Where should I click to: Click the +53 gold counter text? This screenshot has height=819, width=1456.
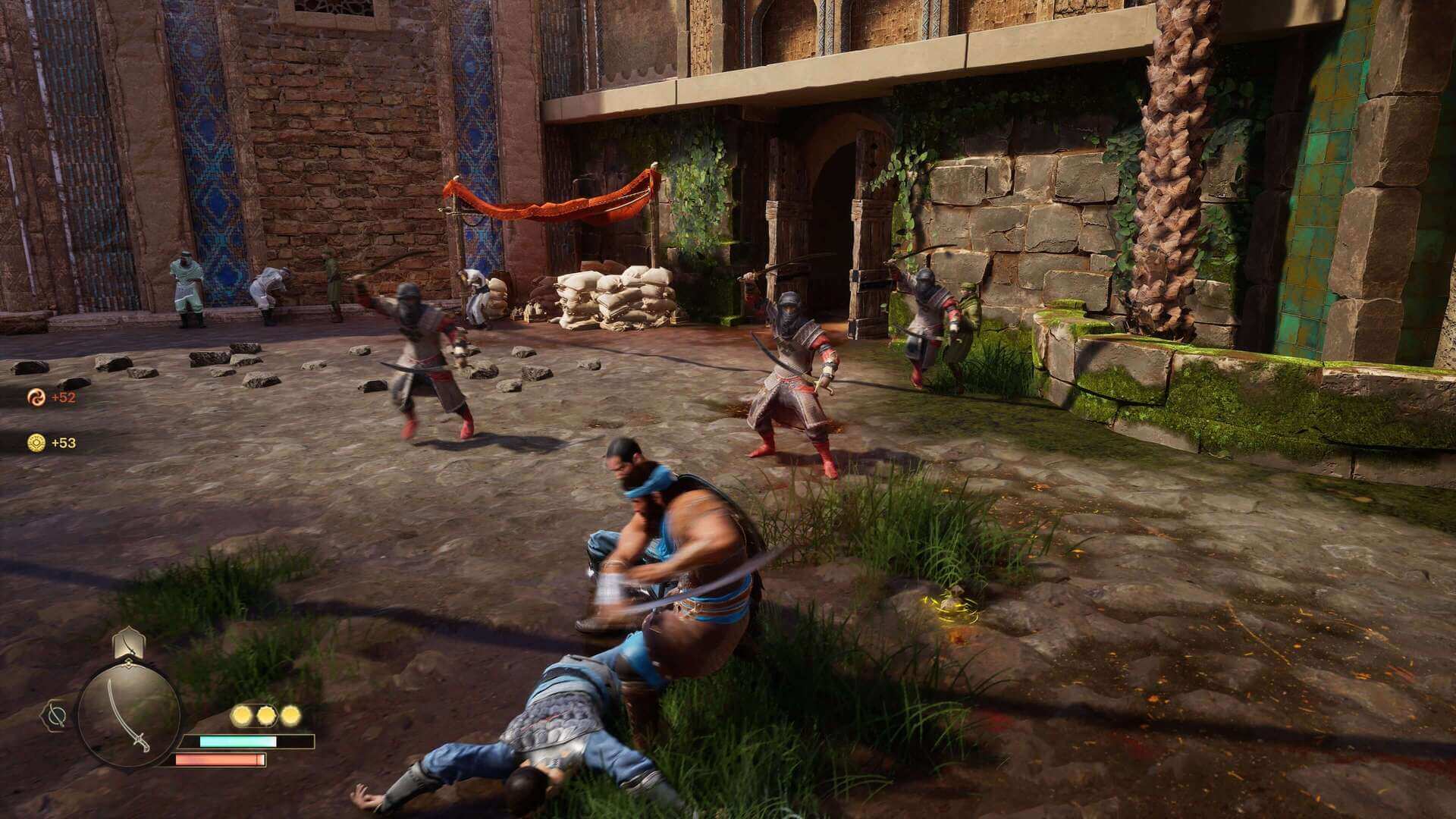click(63, 443)
